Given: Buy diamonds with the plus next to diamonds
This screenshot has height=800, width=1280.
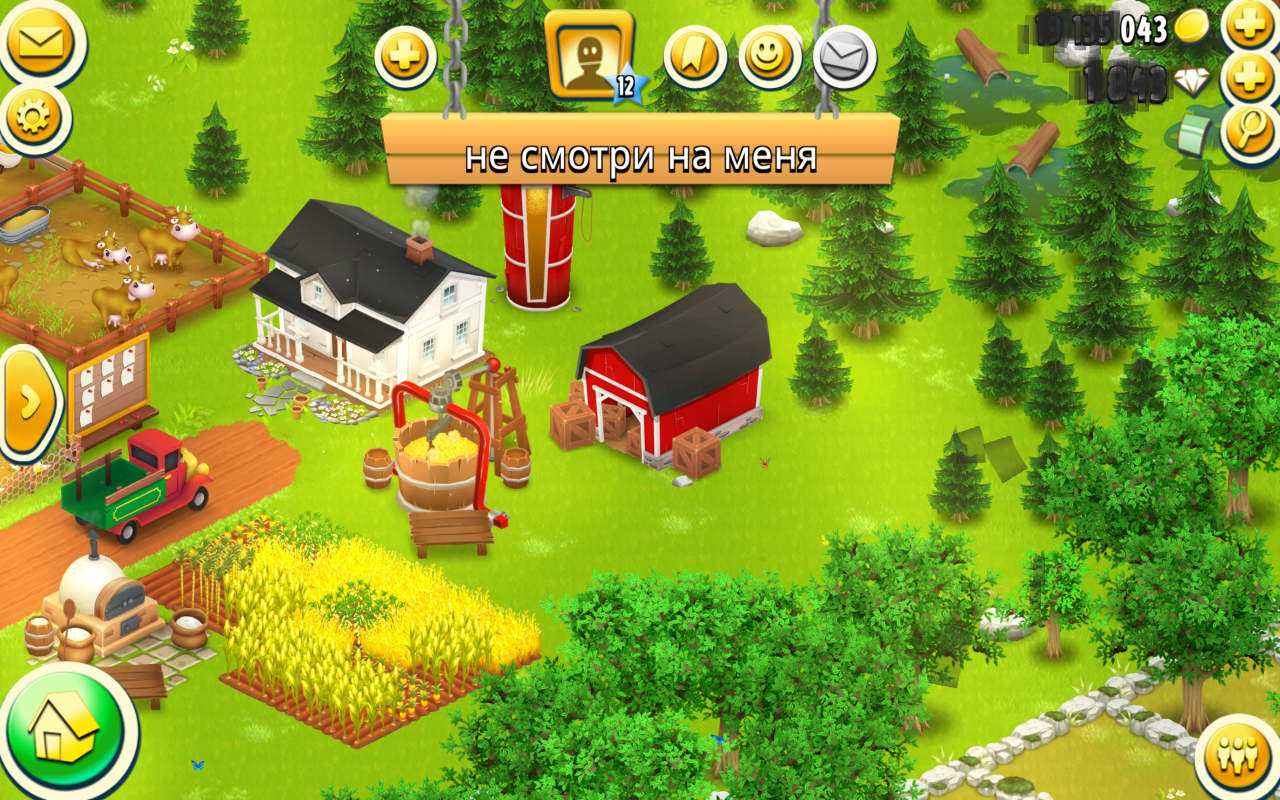Looking at the screenshot, I should click(1250, 78).
